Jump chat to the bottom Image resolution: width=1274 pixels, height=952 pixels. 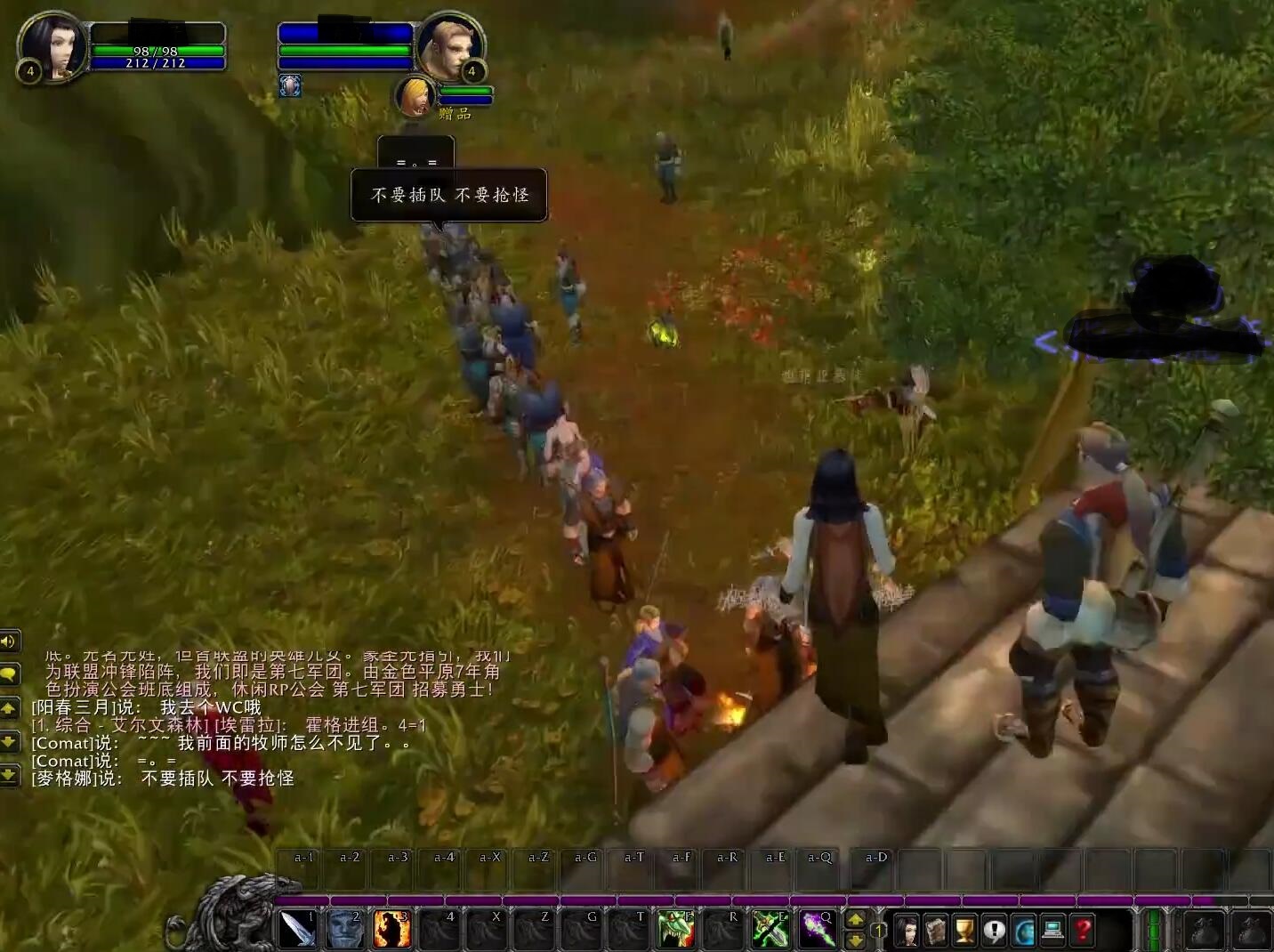[9, 776]
